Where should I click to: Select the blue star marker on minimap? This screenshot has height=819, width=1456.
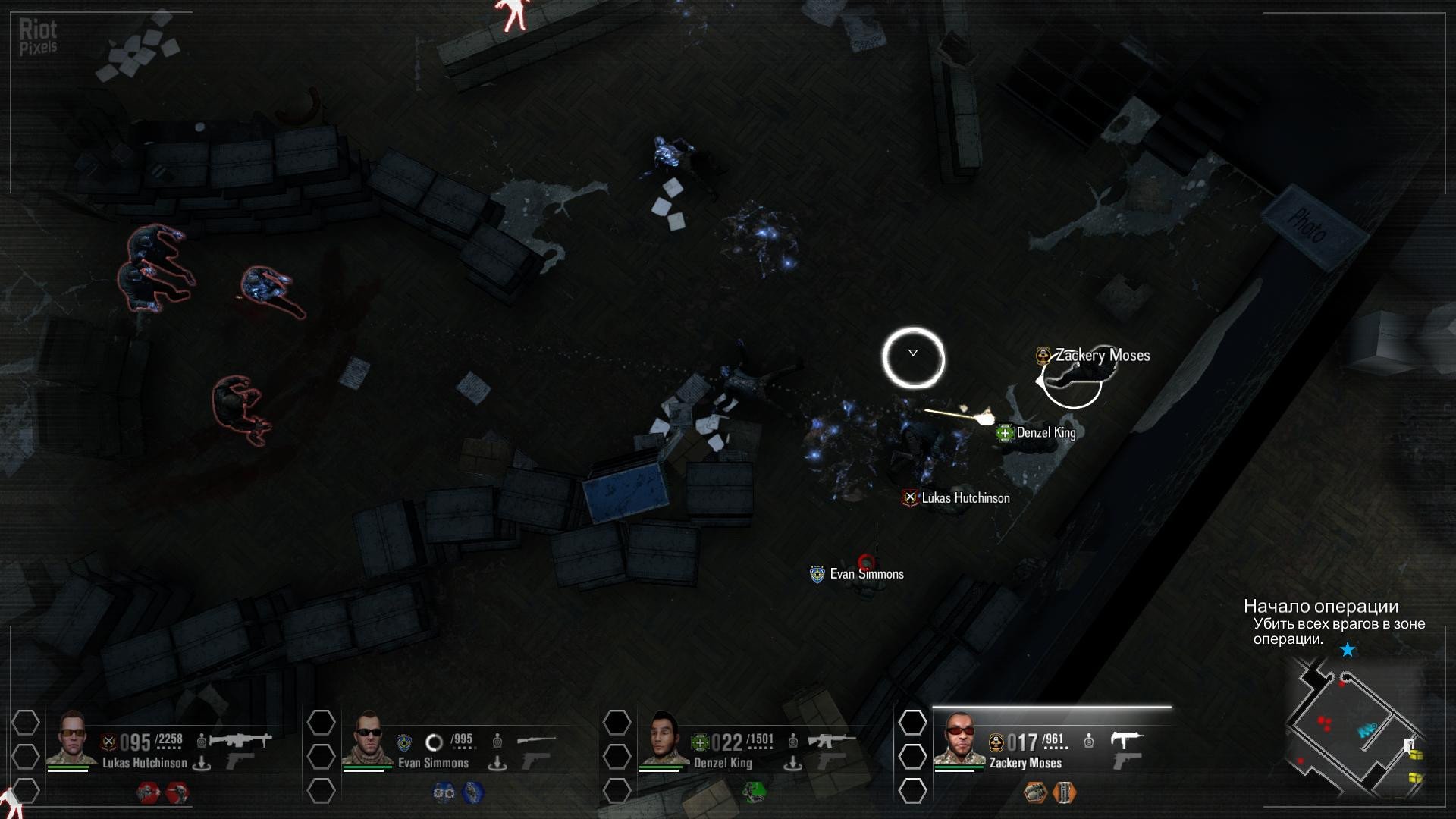point(1348,650)
